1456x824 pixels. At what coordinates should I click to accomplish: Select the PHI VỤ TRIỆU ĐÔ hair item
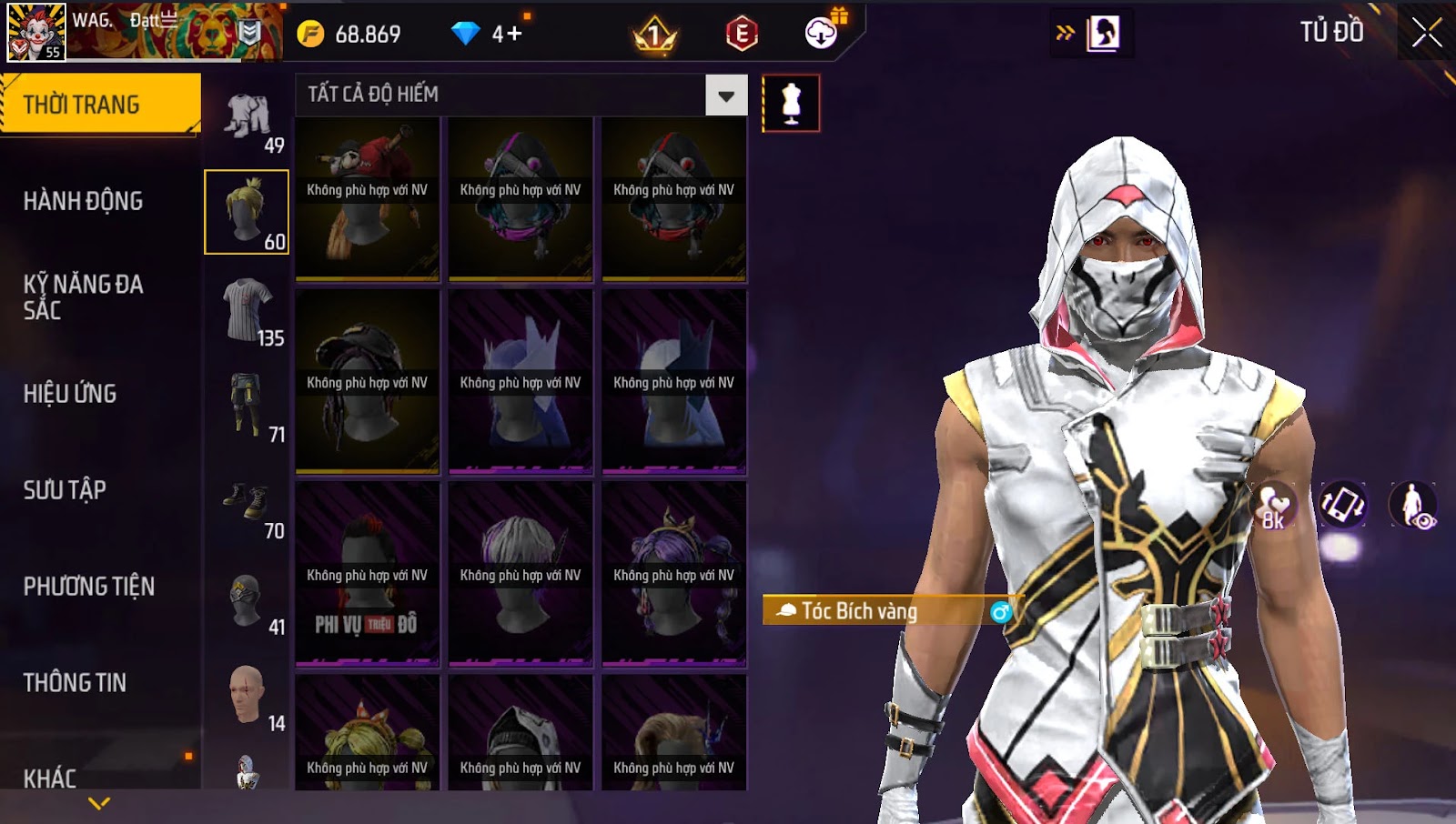tap(367, 574)
